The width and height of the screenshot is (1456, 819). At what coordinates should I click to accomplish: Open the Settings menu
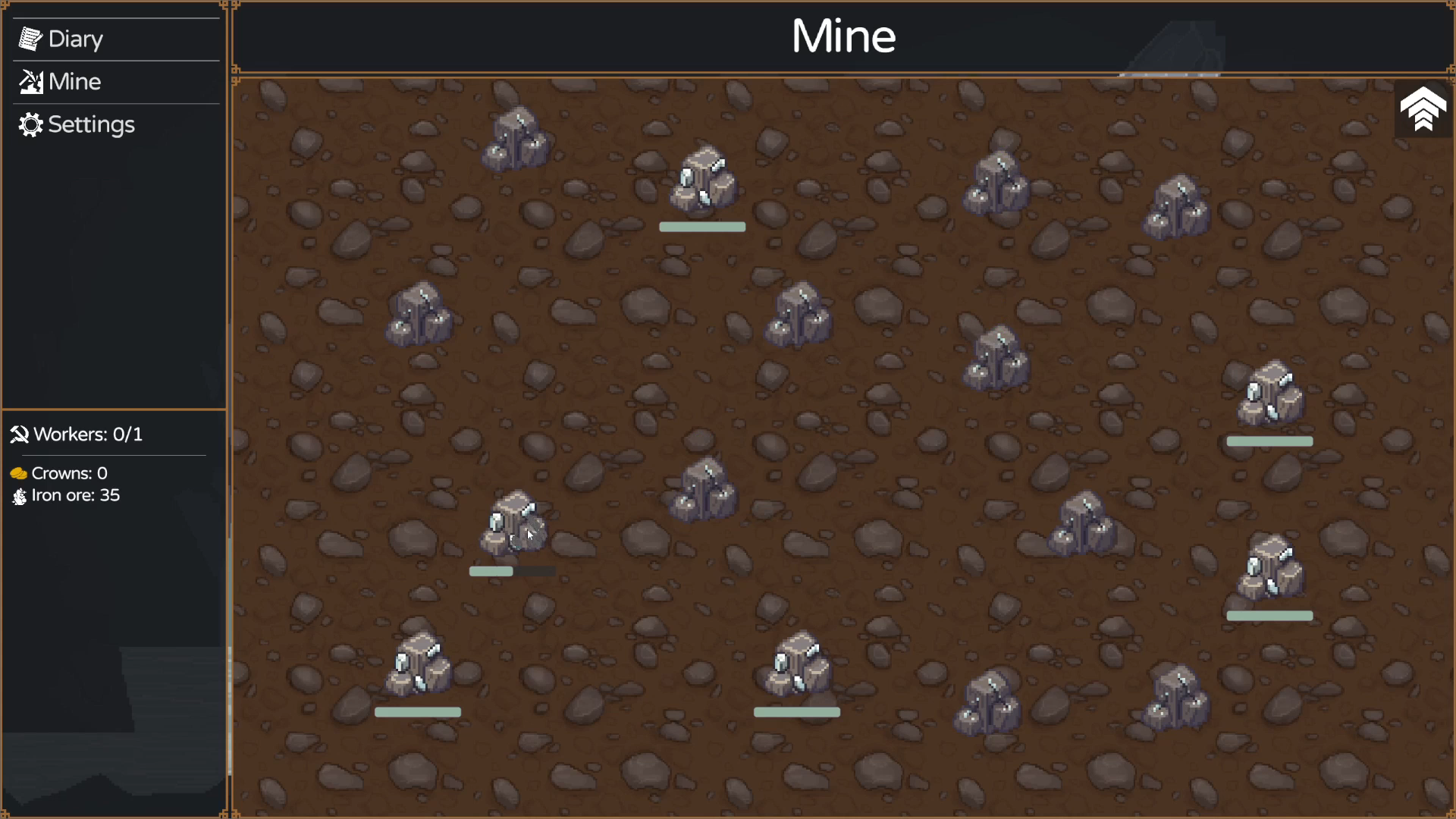tap(90, 125)
